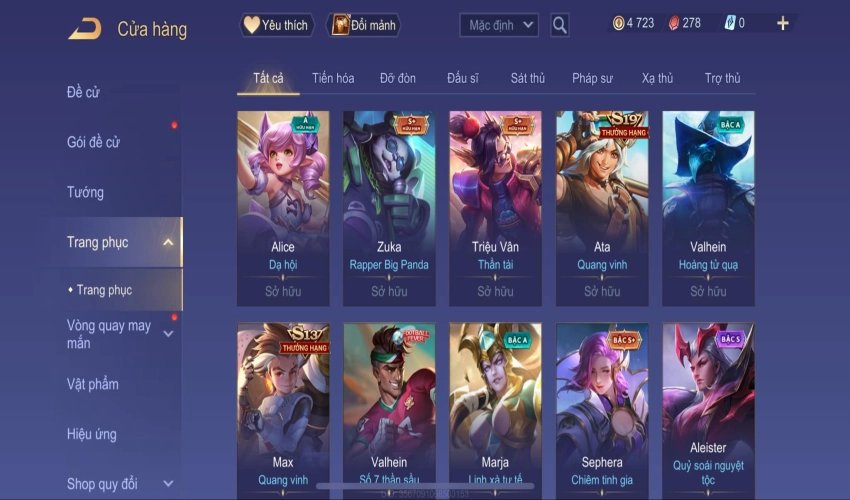
Task: Show the Đấu sĩ category
Action: coord(464,78)
